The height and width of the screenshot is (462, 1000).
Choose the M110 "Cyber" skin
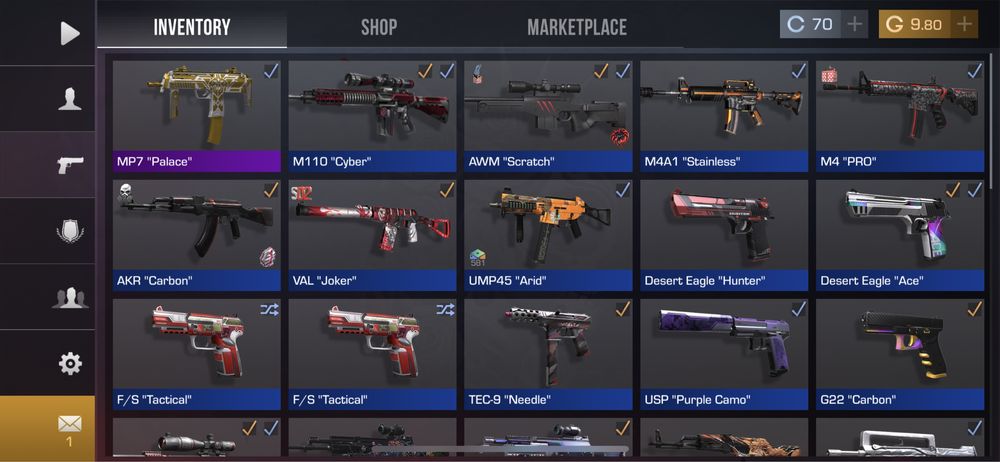click(372, 115)
